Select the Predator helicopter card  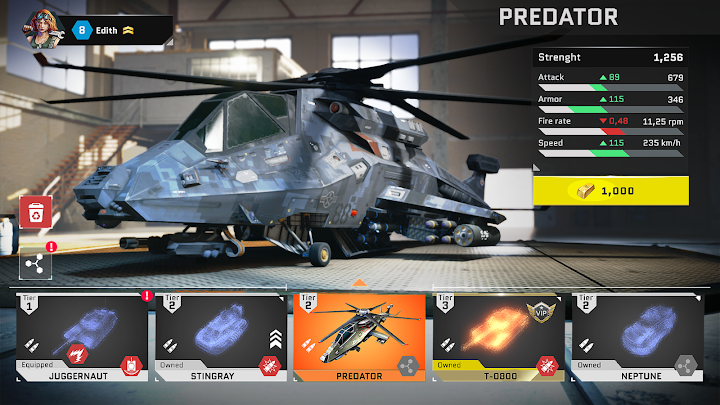(359, 338)
